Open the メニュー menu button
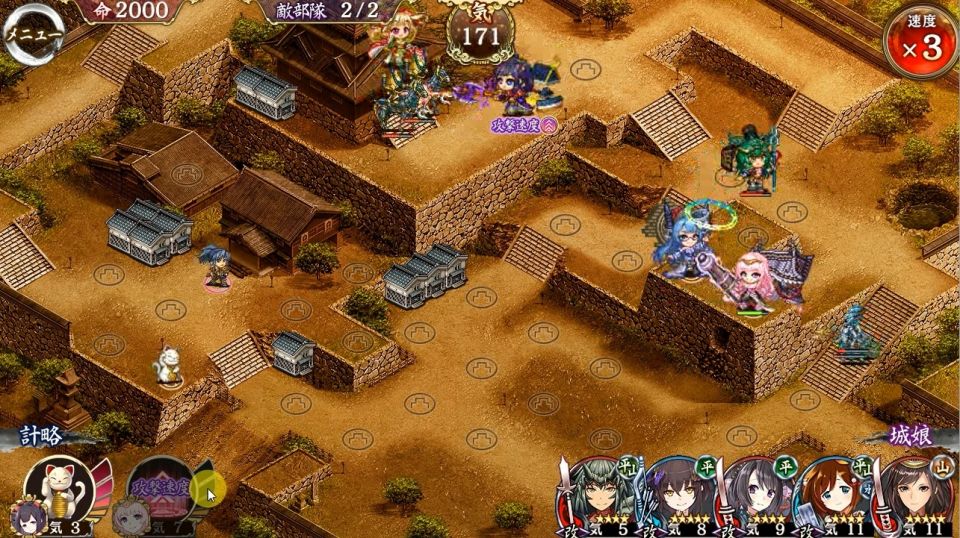Screen dimensions: 960x538 point(33,33)
